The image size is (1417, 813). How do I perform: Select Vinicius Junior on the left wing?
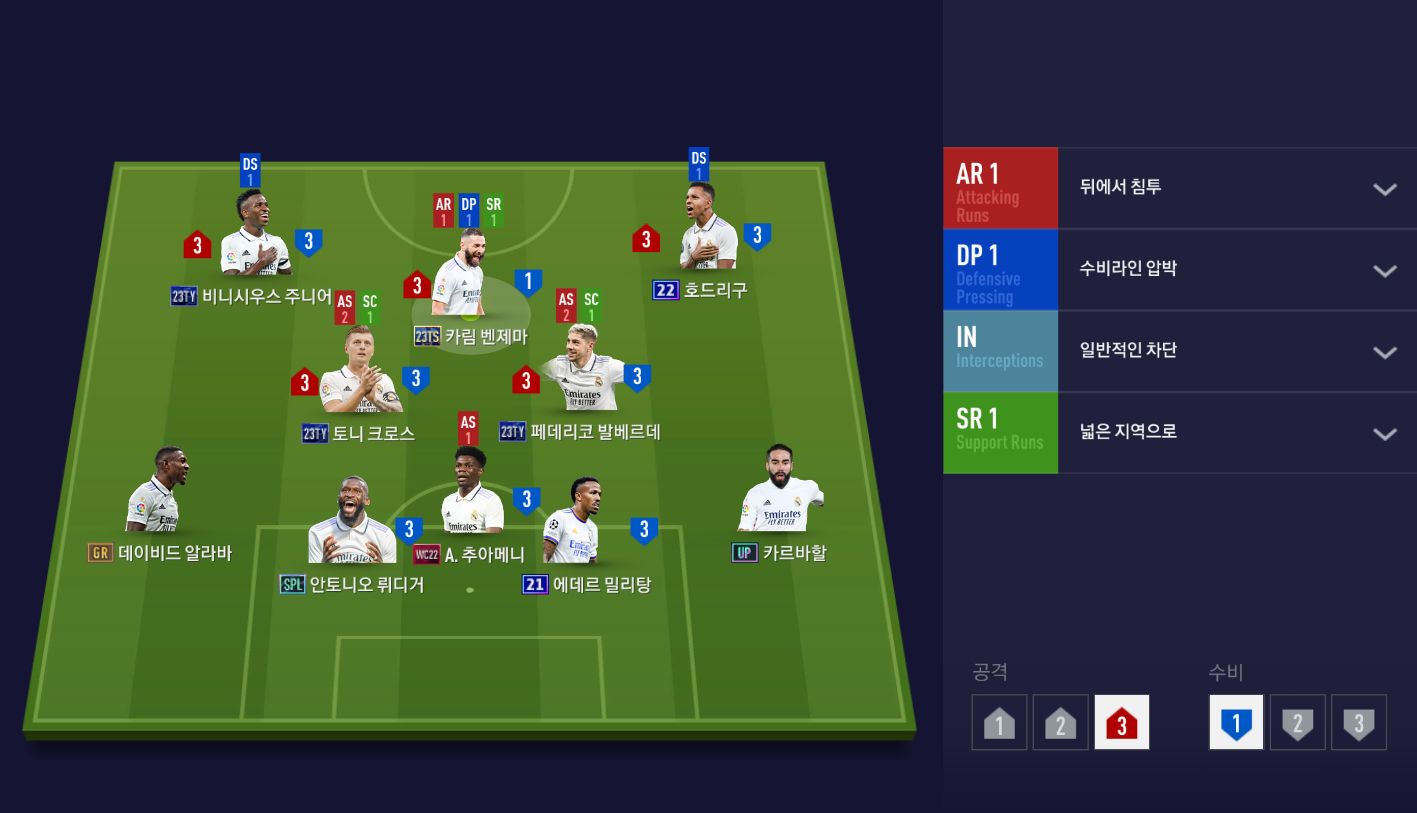(253, 237)
